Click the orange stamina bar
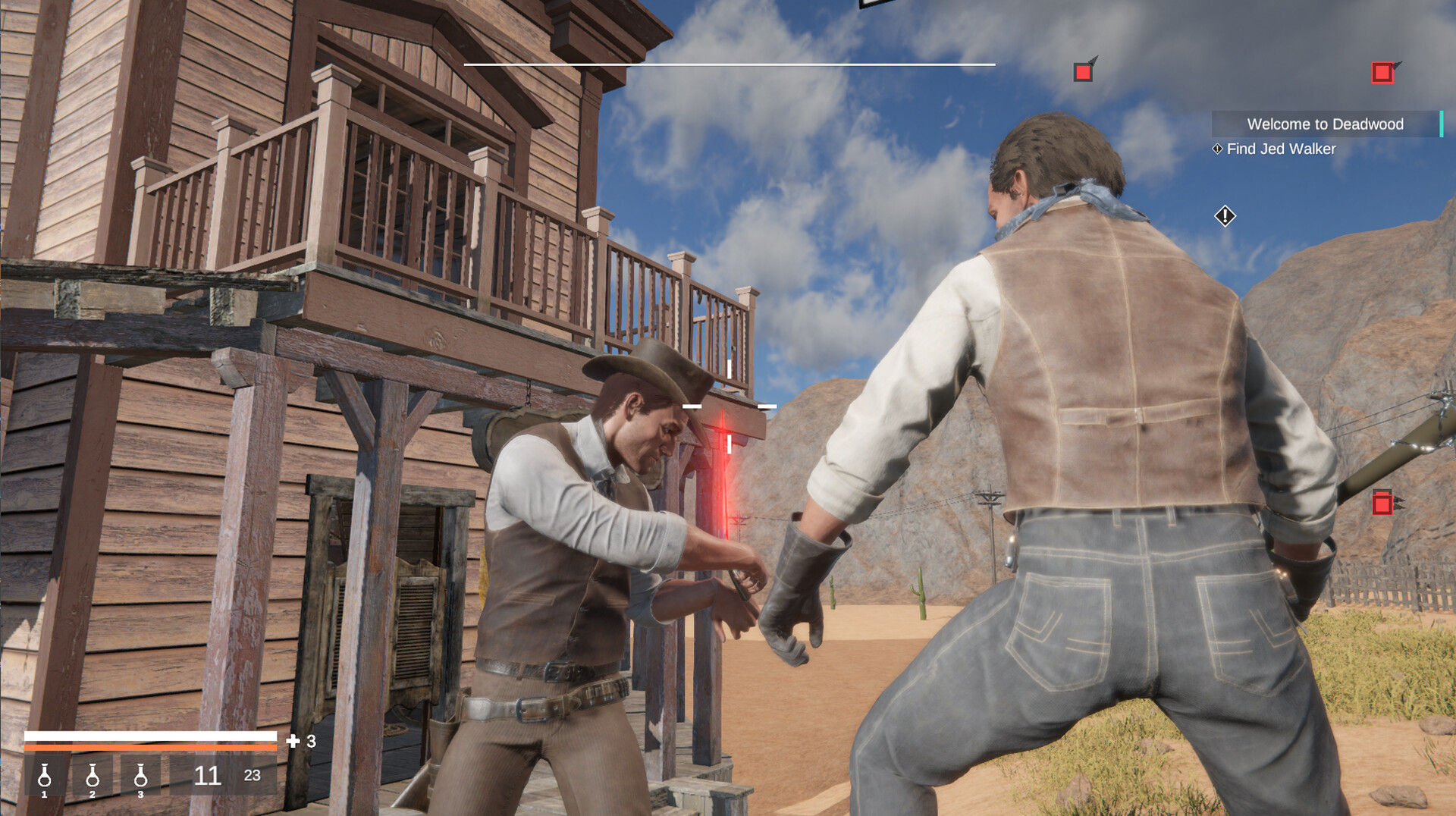This screenshot has width=1456, height=816. pyautogui.click(x=152, y=746)
